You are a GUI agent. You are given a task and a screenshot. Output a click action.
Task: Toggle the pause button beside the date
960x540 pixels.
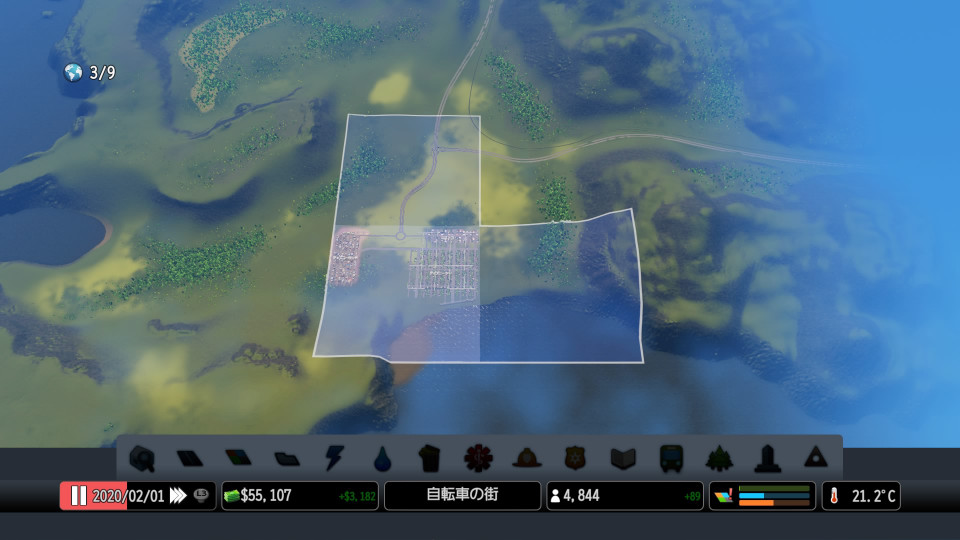[78, 496]
